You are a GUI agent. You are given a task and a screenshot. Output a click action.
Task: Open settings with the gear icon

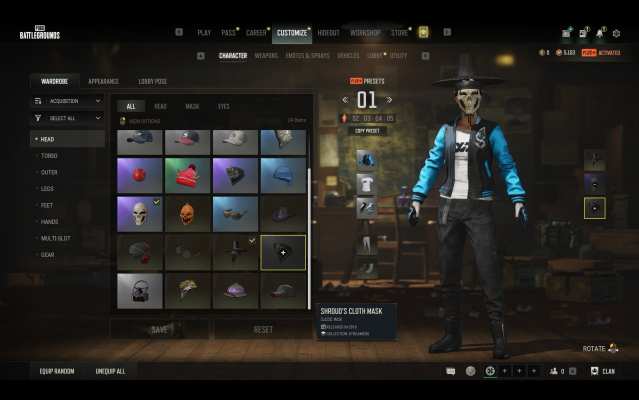[616, 33]
